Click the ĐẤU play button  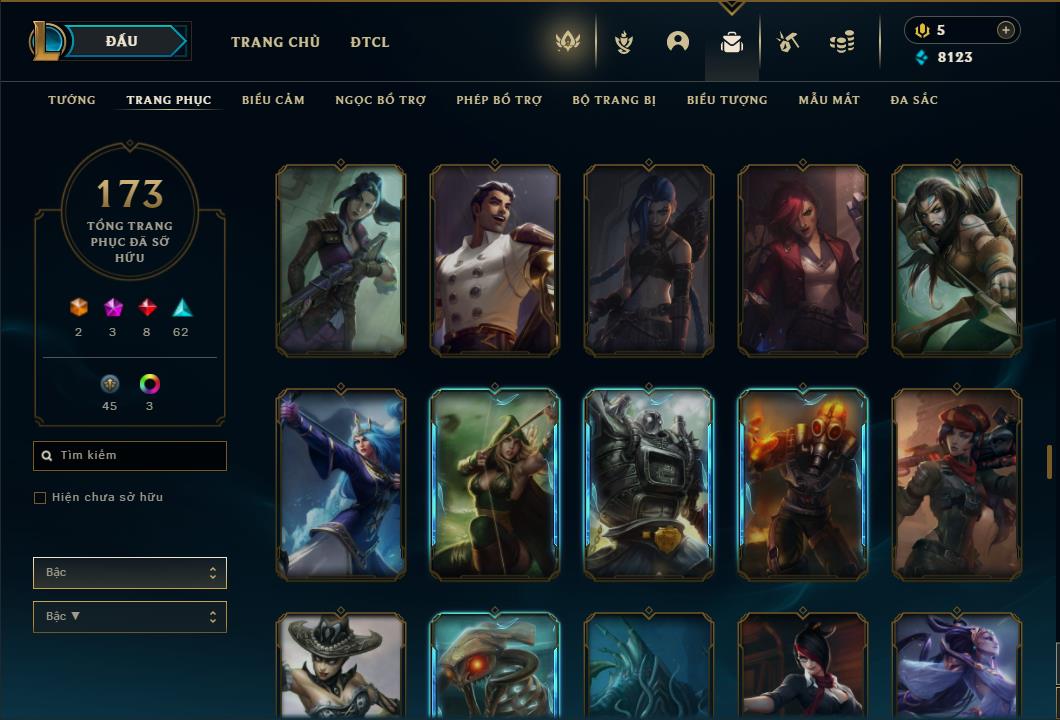tap(123, 41)
